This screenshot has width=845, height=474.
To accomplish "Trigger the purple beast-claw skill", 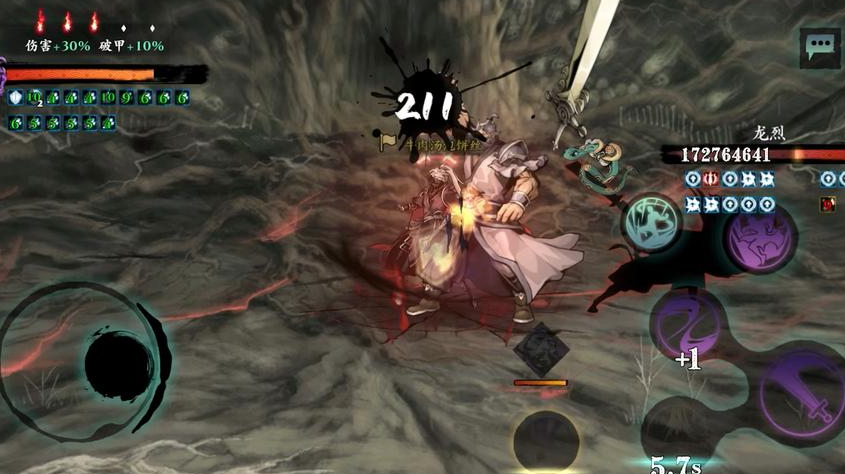I will (x=761, y=237).
